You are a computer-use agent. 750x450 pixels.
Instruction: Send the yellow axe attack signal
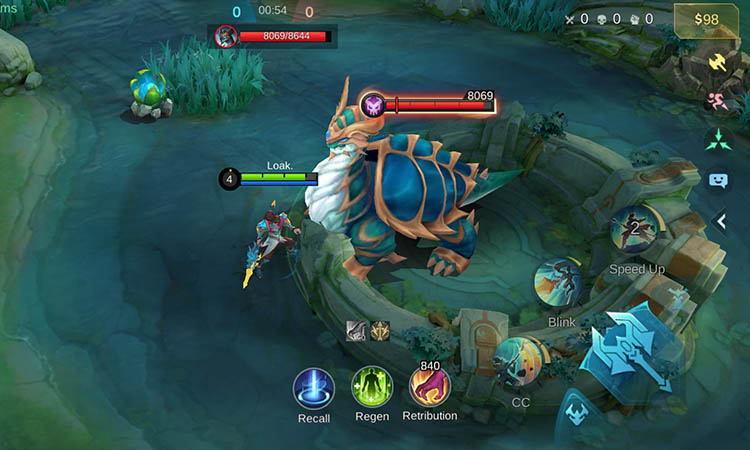[717, 62]
